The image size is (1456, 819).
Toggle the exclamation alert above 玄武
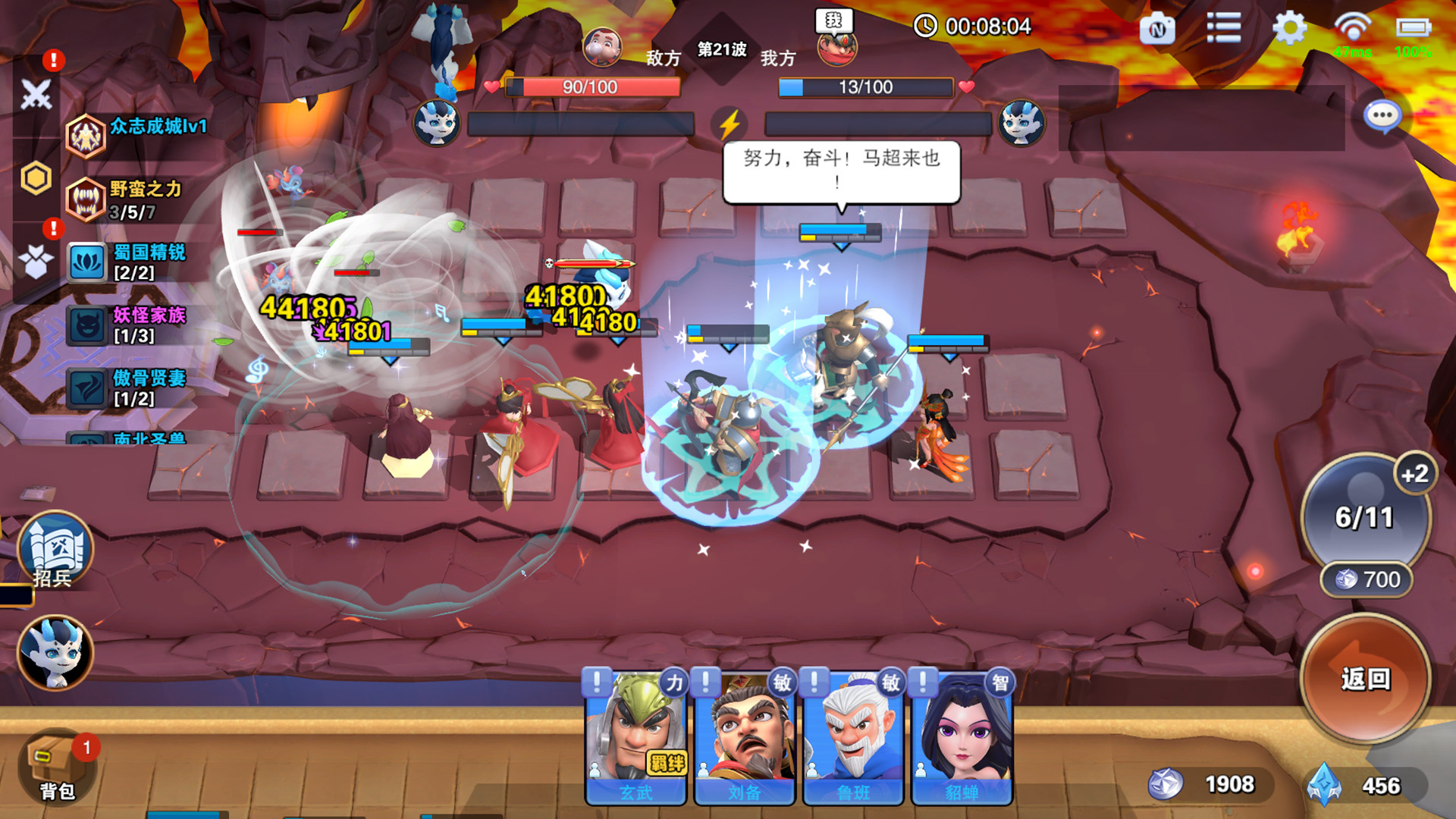point(596,681)
